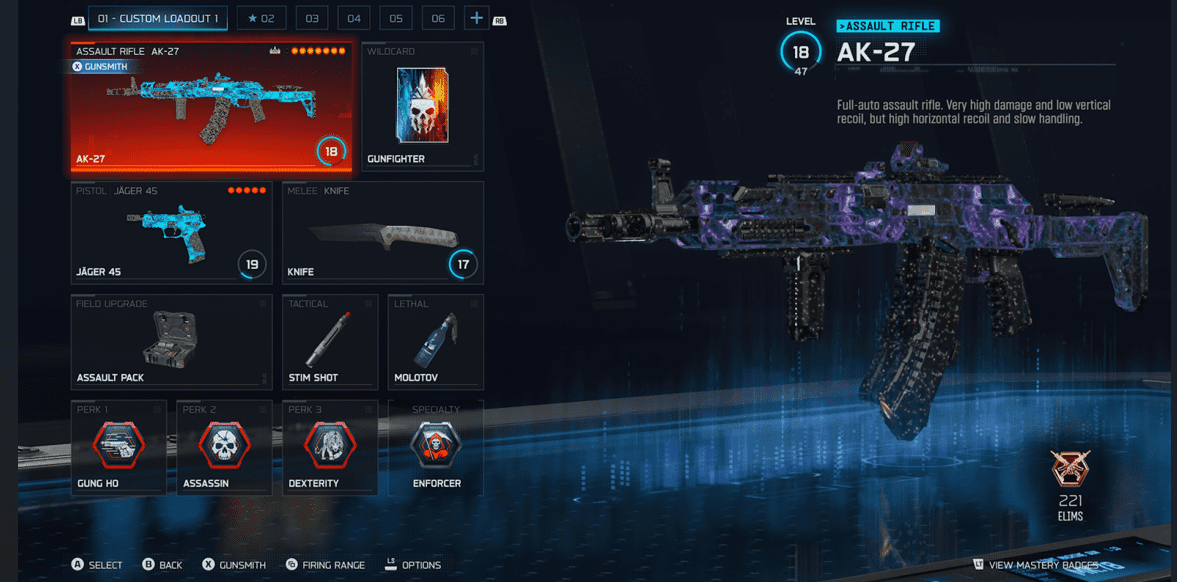Switch to loadout tab 05

coord(396,18)
